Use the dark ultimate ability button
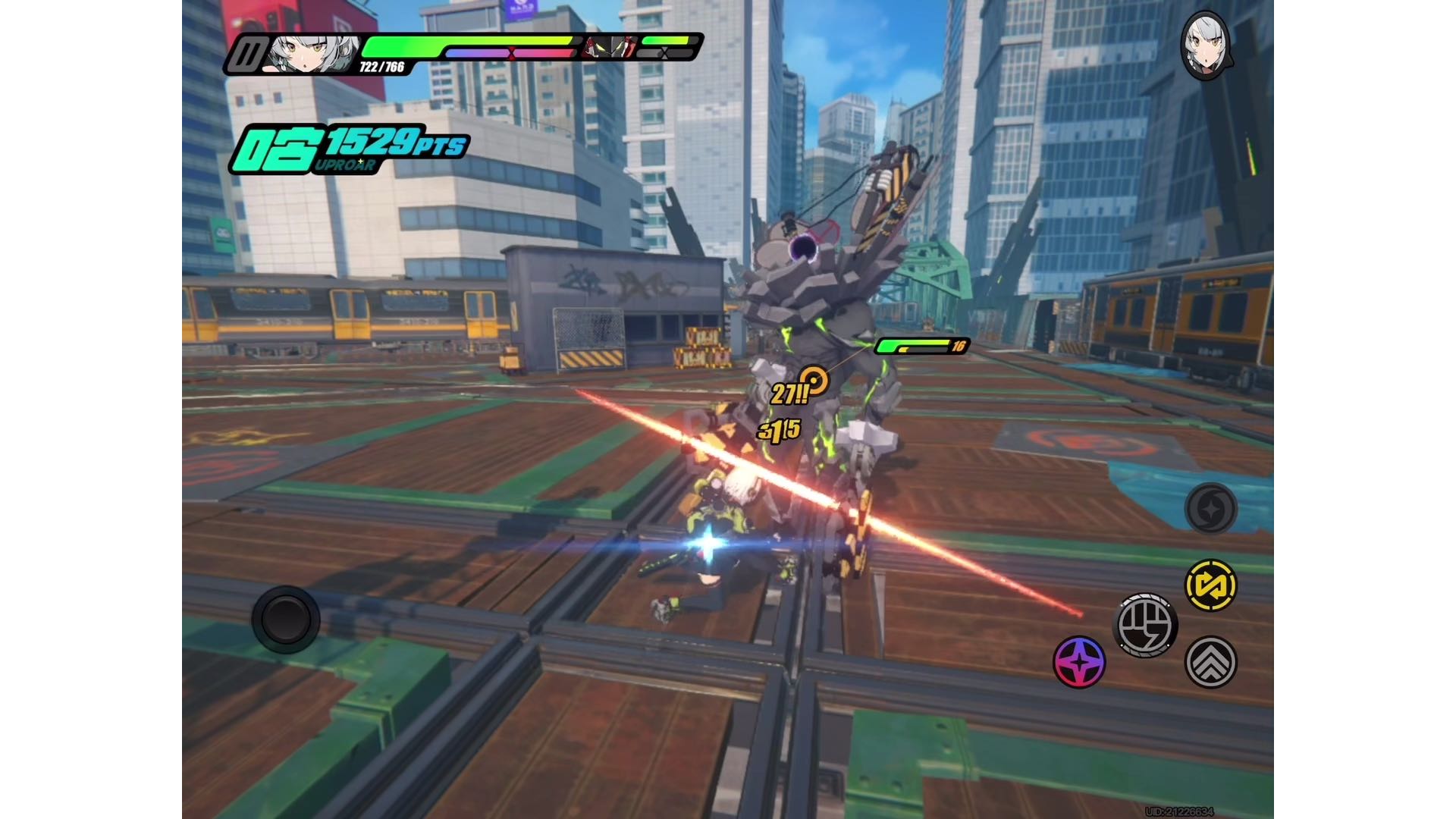The image size is (1456, 819). click(x=1211, y=508)
